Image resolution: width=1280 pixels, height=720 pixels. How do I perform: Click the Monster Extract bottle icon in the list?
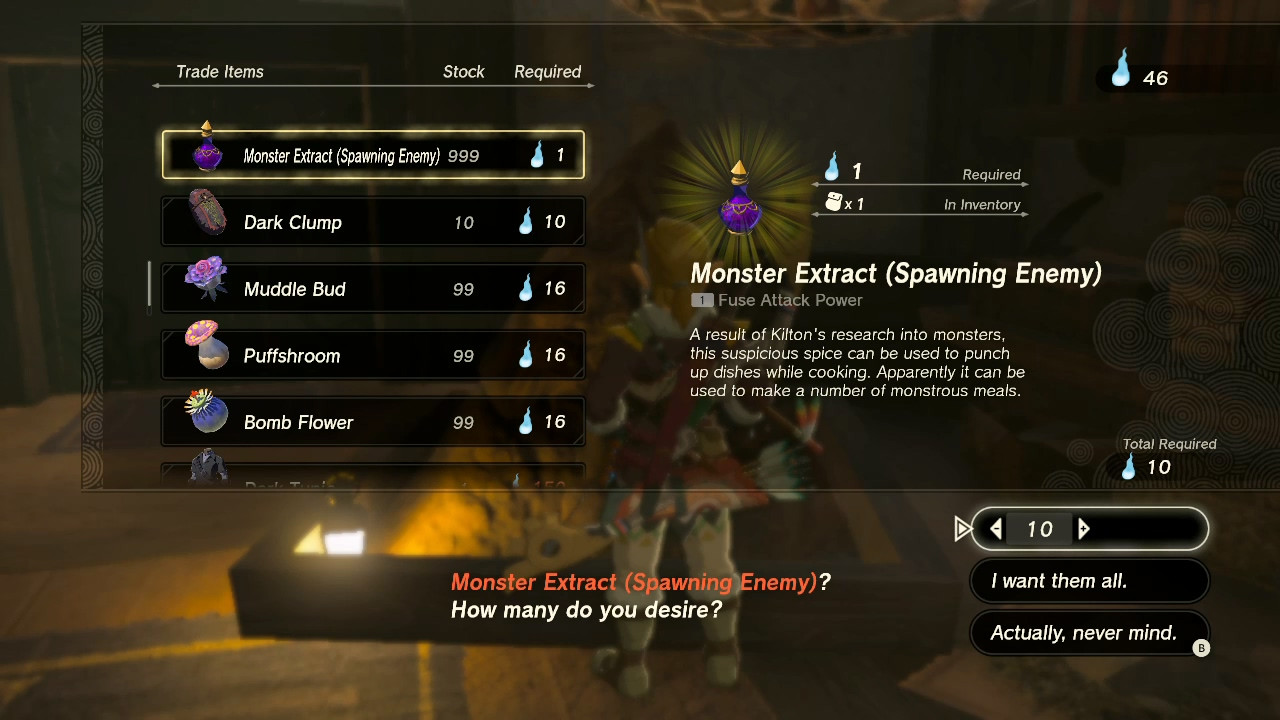coord(206,151)
